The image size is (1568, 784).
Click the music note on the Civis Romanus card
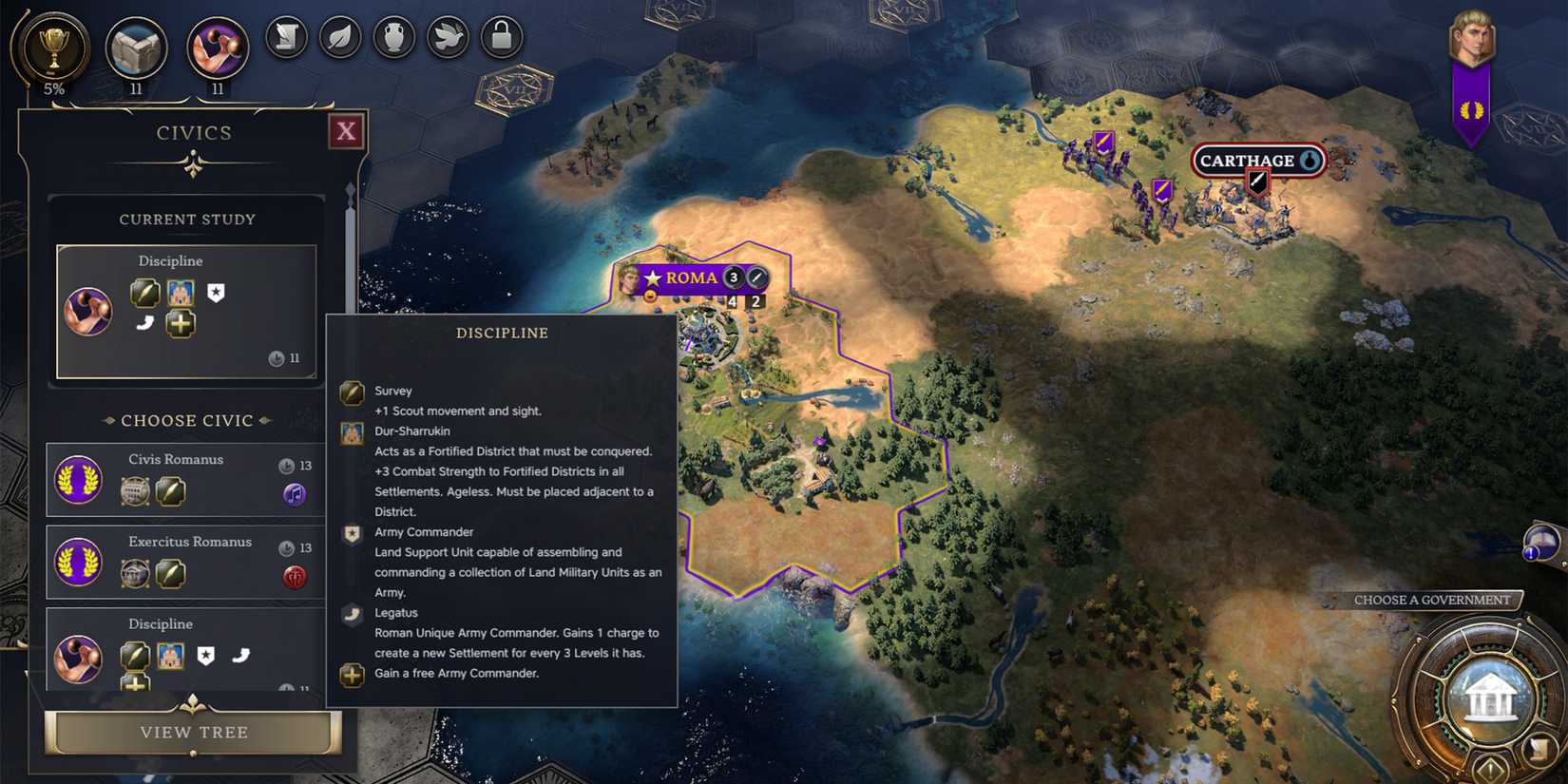pyautogui.click(x=295, y=495)
